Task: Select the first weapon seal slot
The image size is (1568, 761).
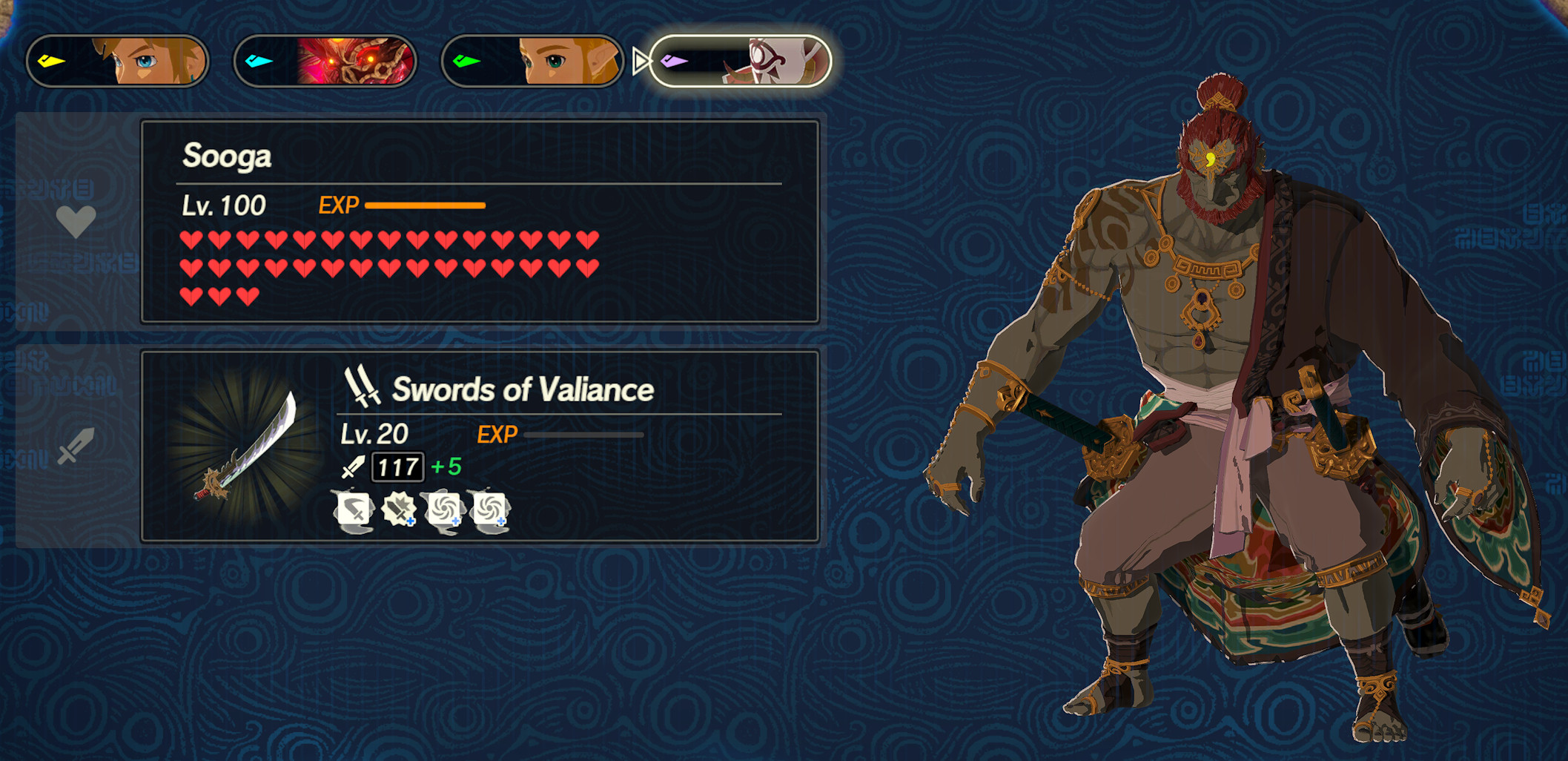Action: pos(354,510)
